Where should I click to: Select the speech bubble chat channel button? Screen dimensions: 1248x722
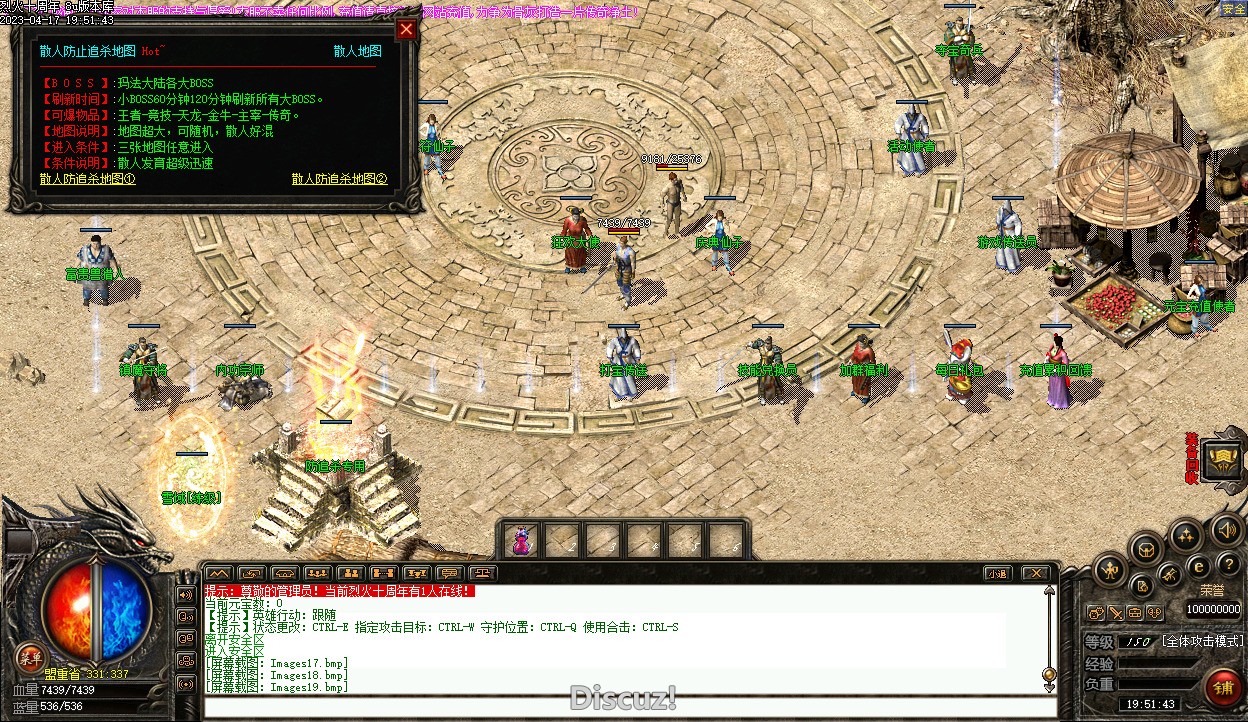[450, 573]
